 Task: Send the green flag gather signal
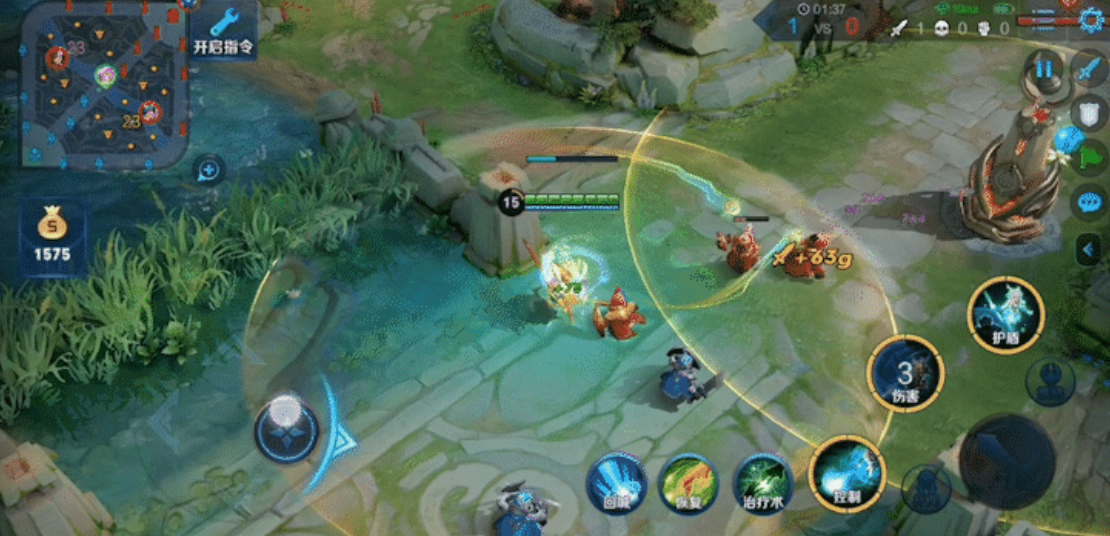(1090, 157)
